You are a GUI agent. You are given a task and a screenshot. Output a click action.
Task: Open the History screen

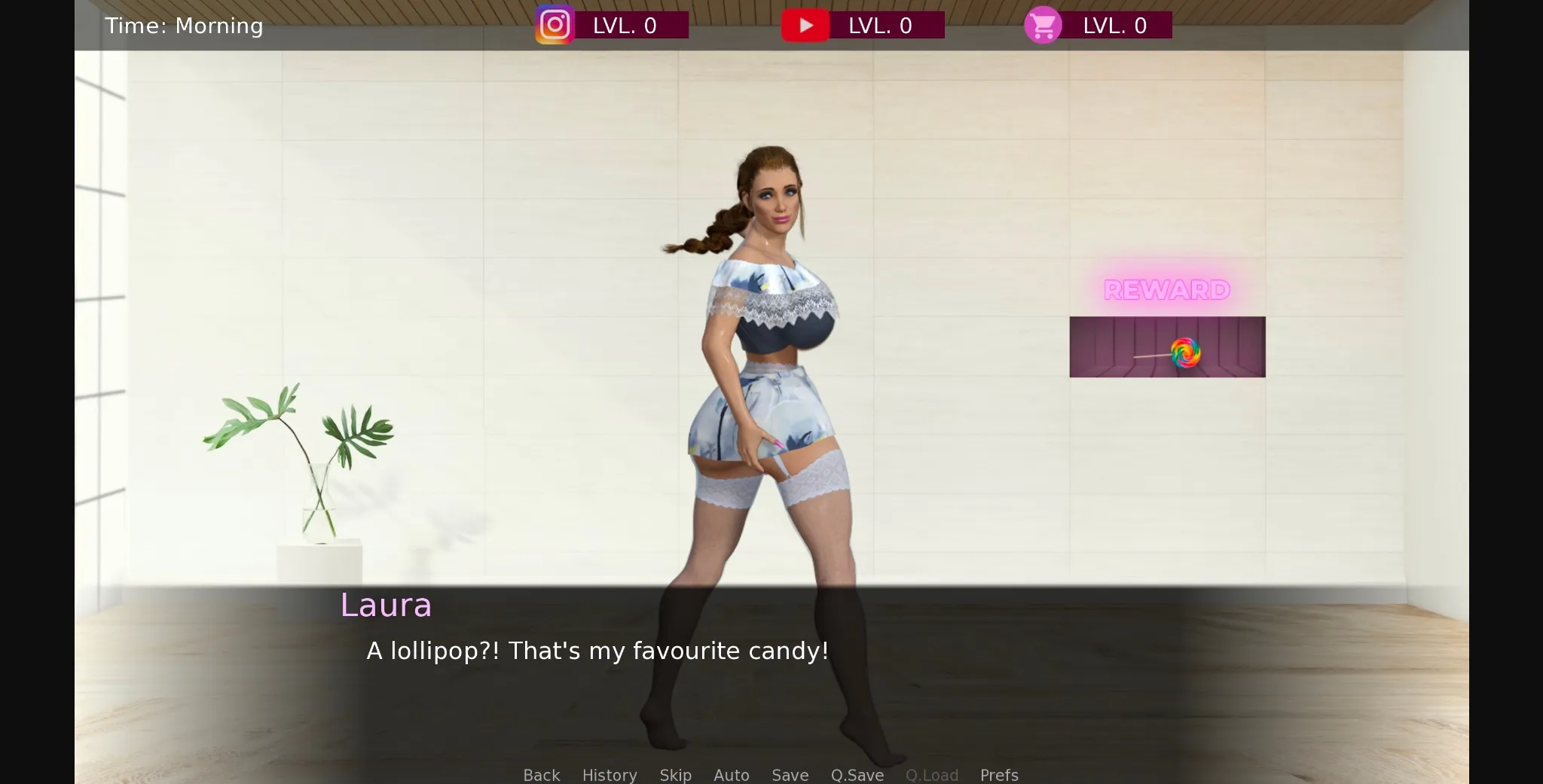609,775
